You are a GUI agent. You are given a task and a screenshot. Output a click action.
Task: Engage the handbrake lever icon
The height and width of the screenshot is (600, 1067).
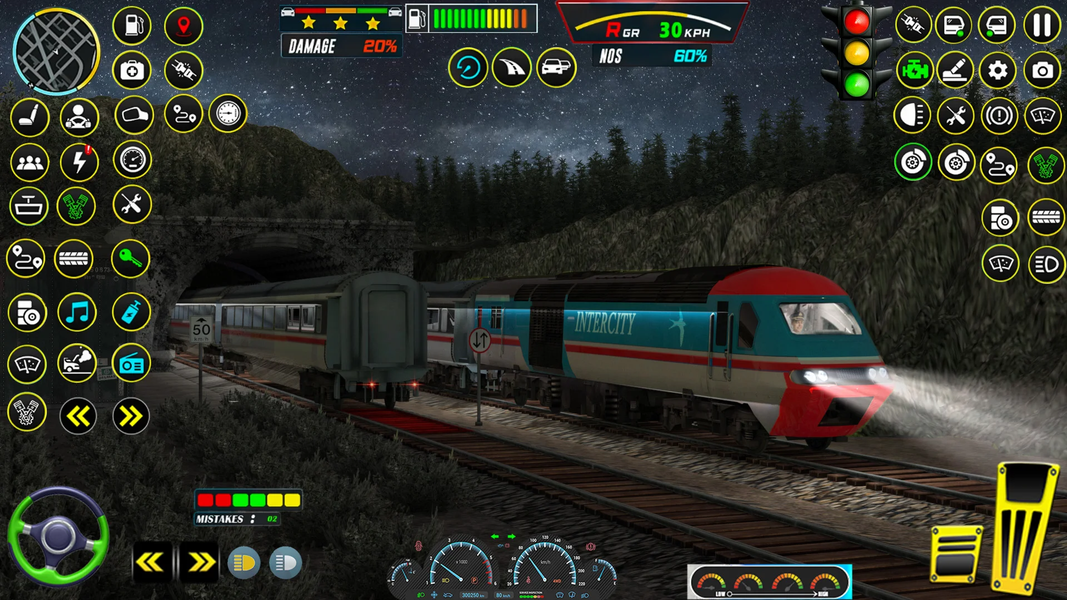click(955, 70)
